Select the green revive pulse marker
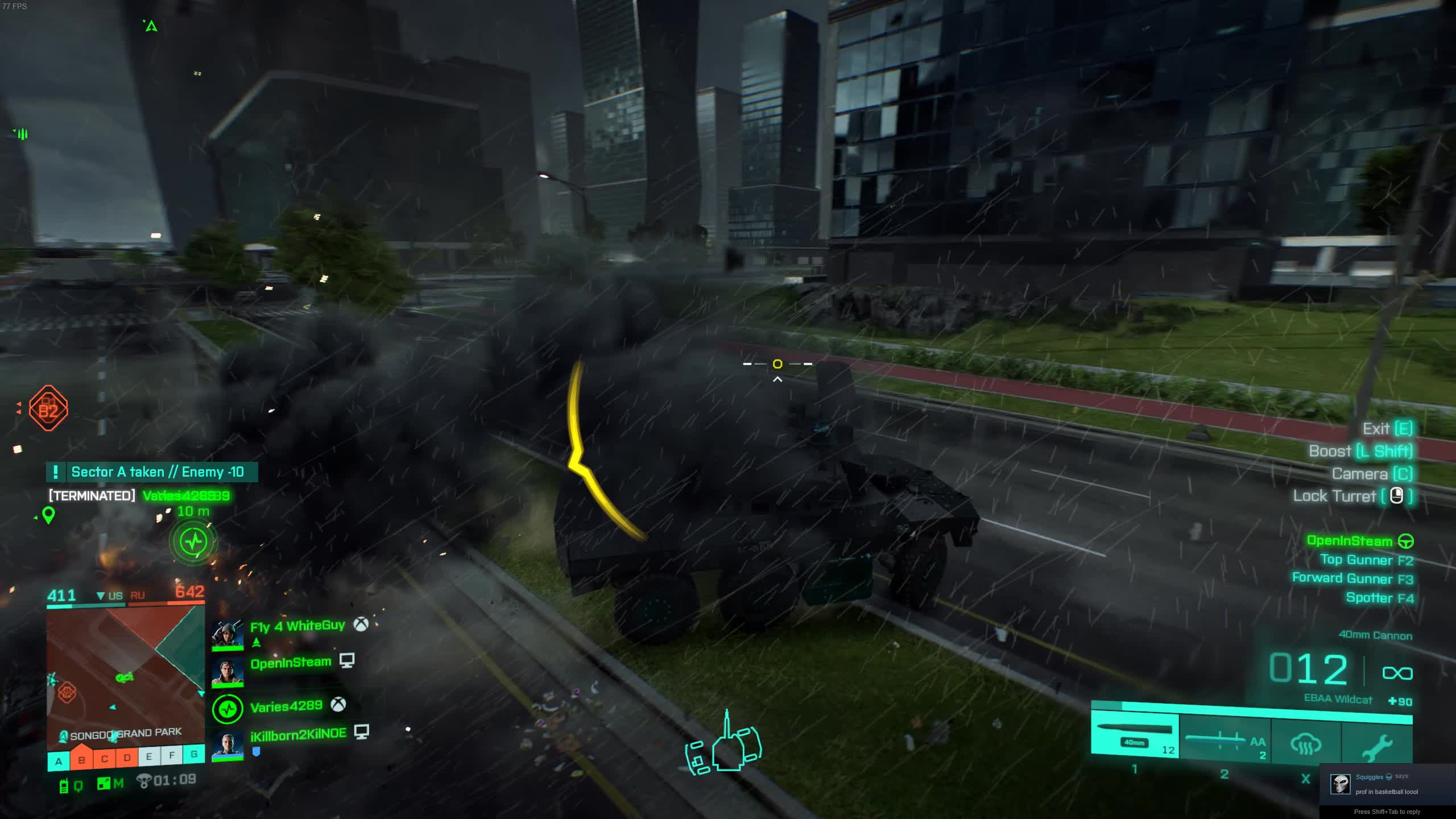Viewport: 1456px width, 819px height. [194, 540]
